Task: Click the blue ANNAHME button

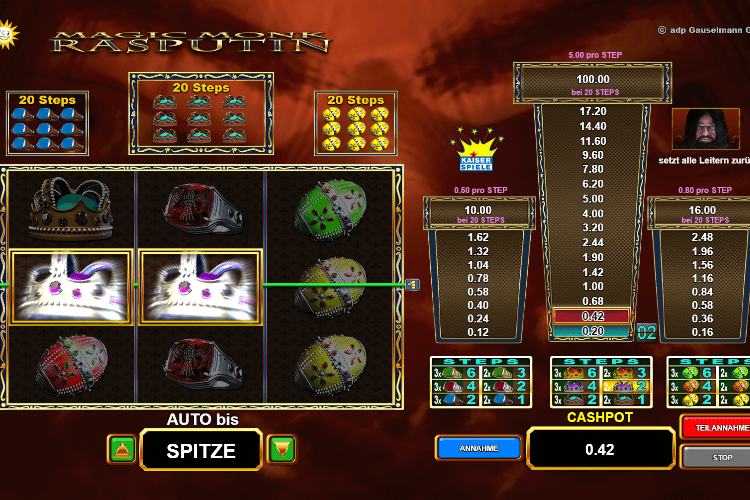Action: (478, 448)
